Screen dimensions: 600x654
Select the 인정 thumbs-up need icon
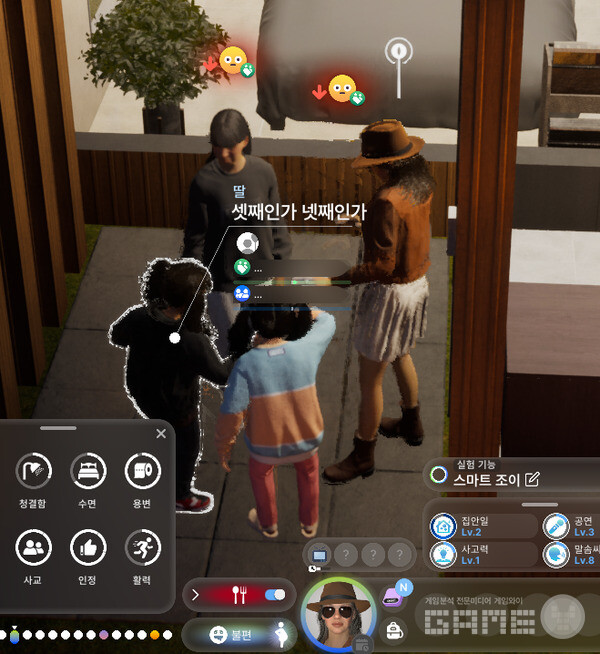[x=88, y=547]
